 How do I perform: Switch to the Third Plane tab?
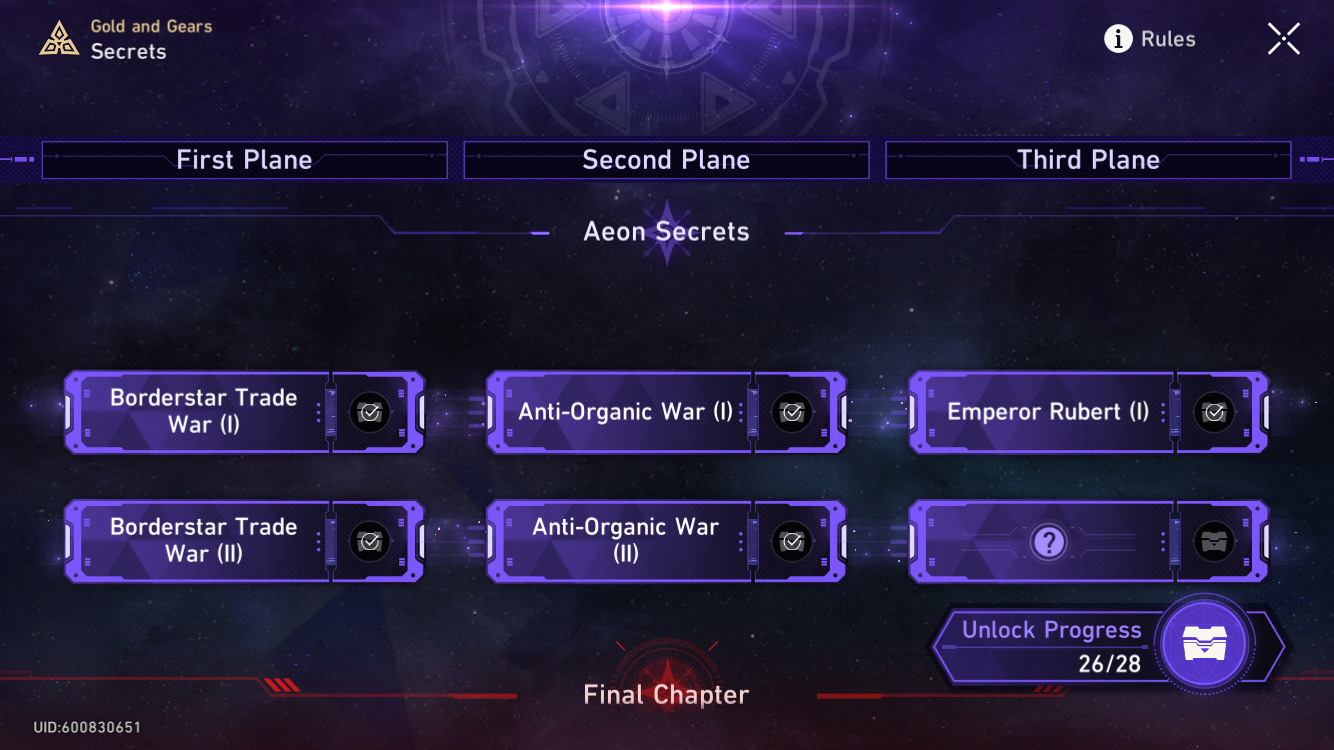pos(1088,159)
